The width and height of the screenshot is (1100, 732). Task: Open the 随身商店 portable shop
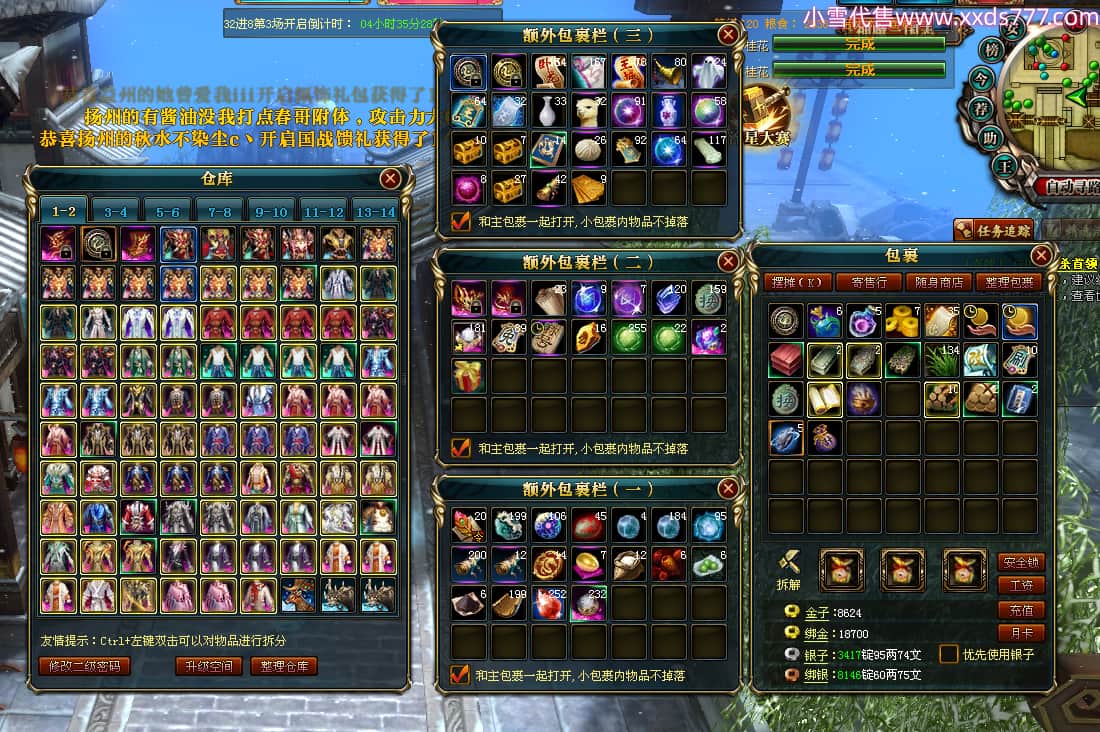tap(937, 282)
